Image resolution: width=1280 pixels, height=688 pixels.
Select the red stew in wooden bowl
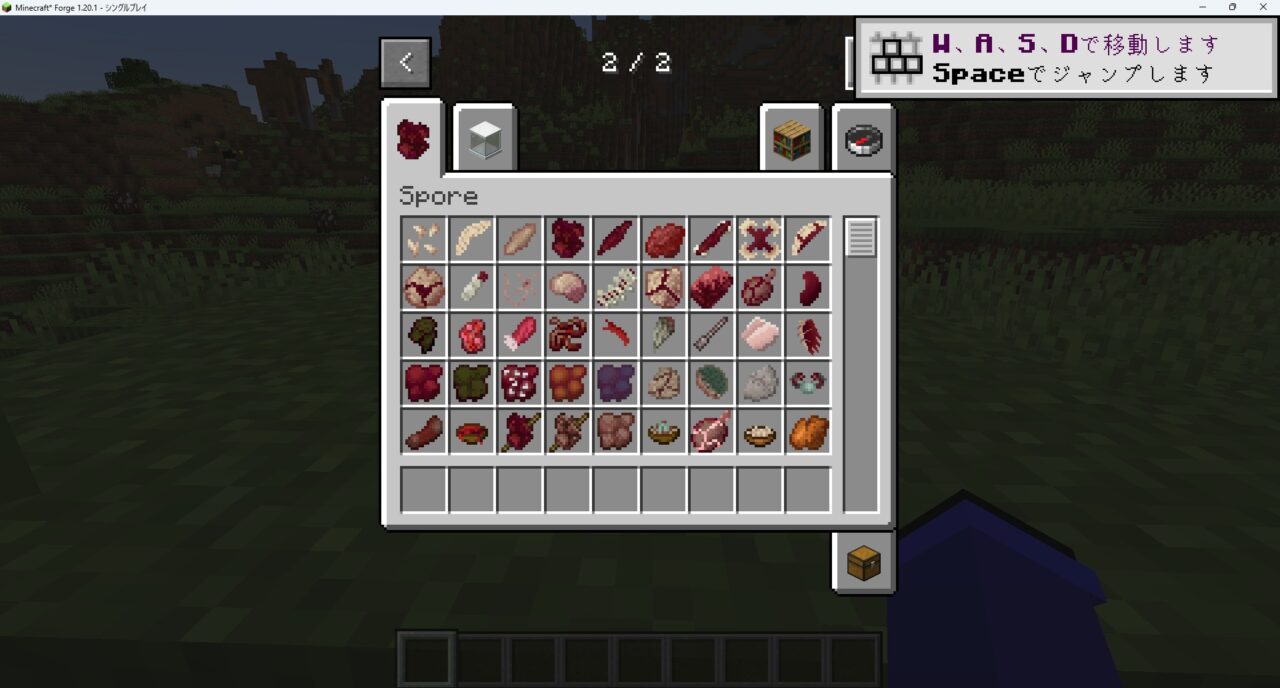(472, 431)
